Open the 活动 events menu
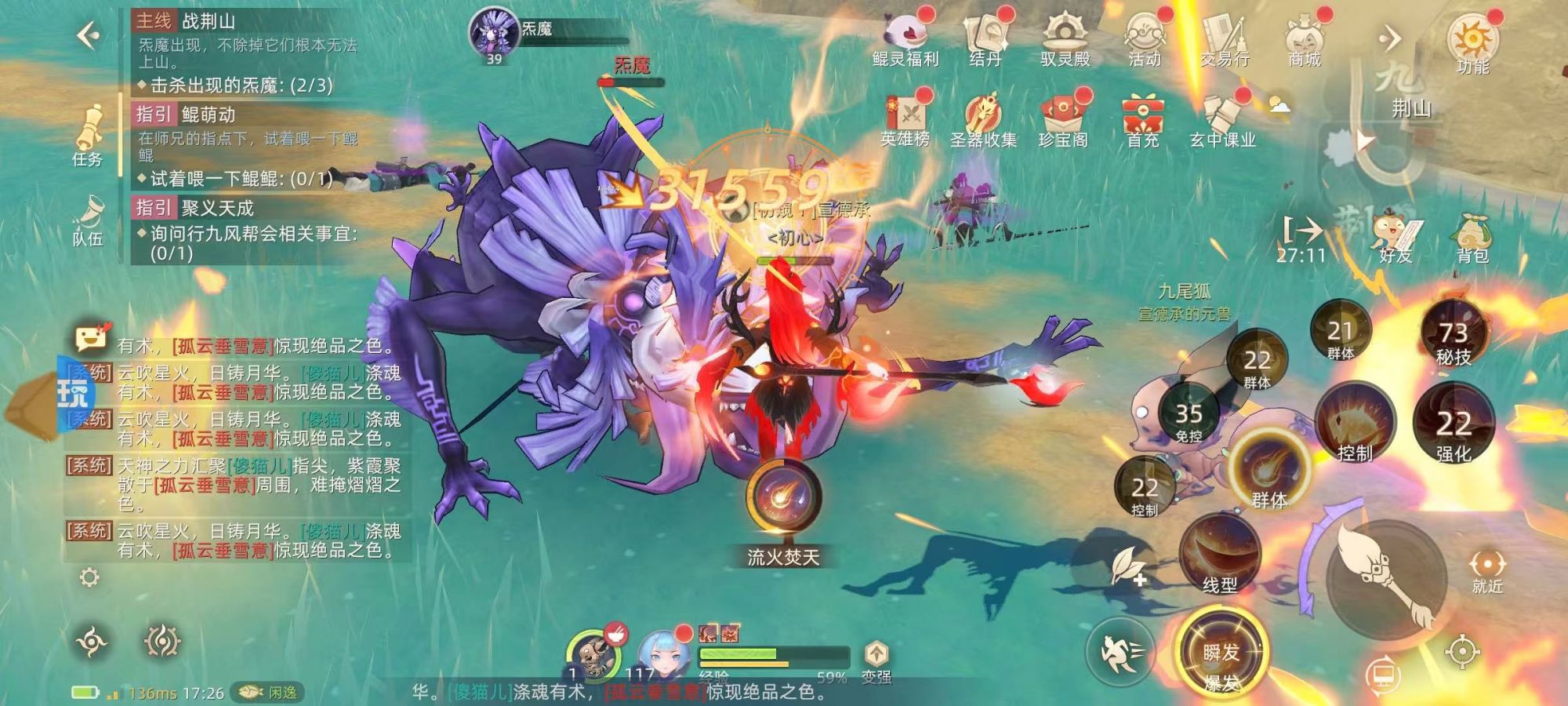 [x=1145, y=38]
